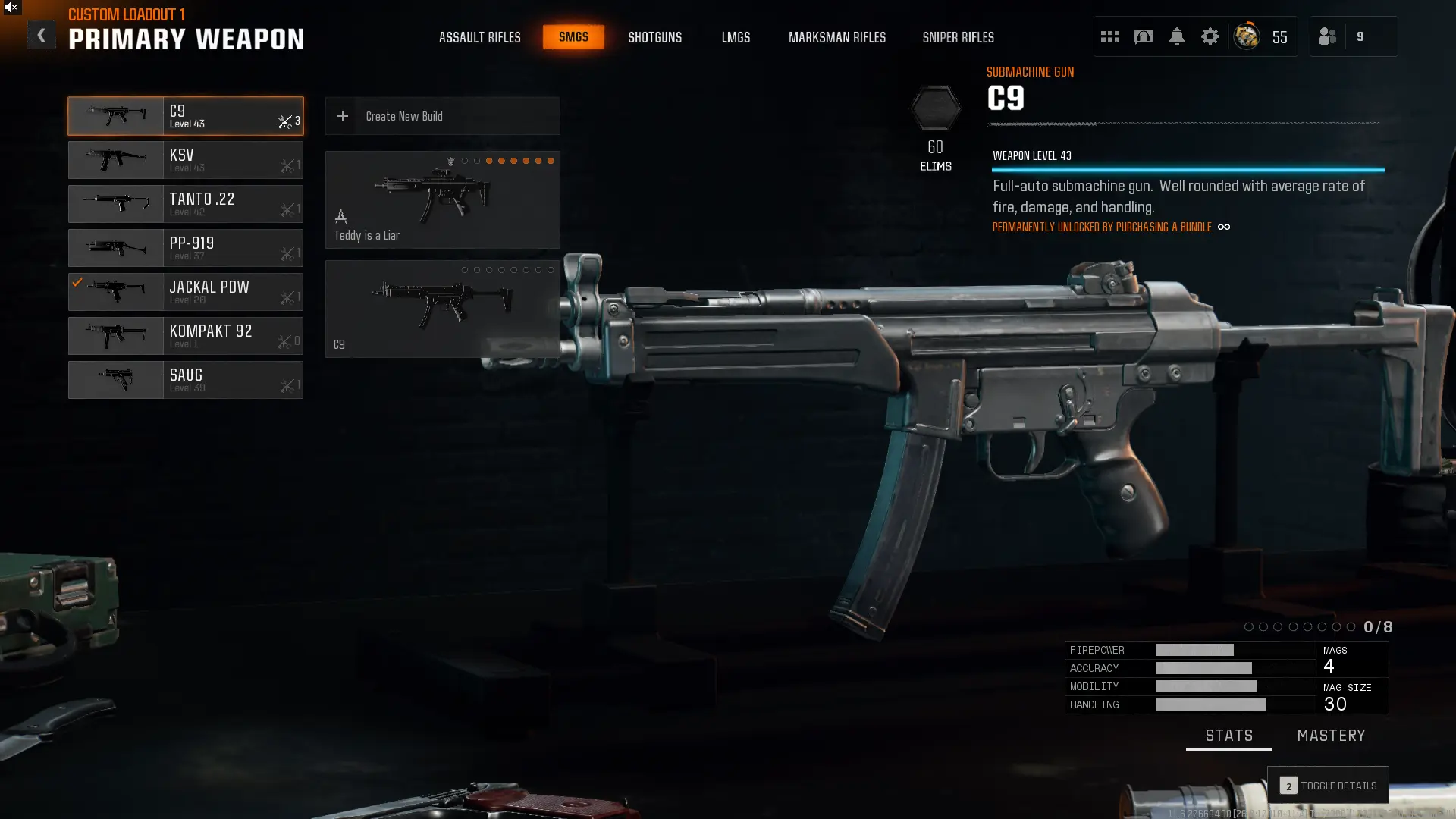Choose the Sniper Rifles tab

[958, 37]
